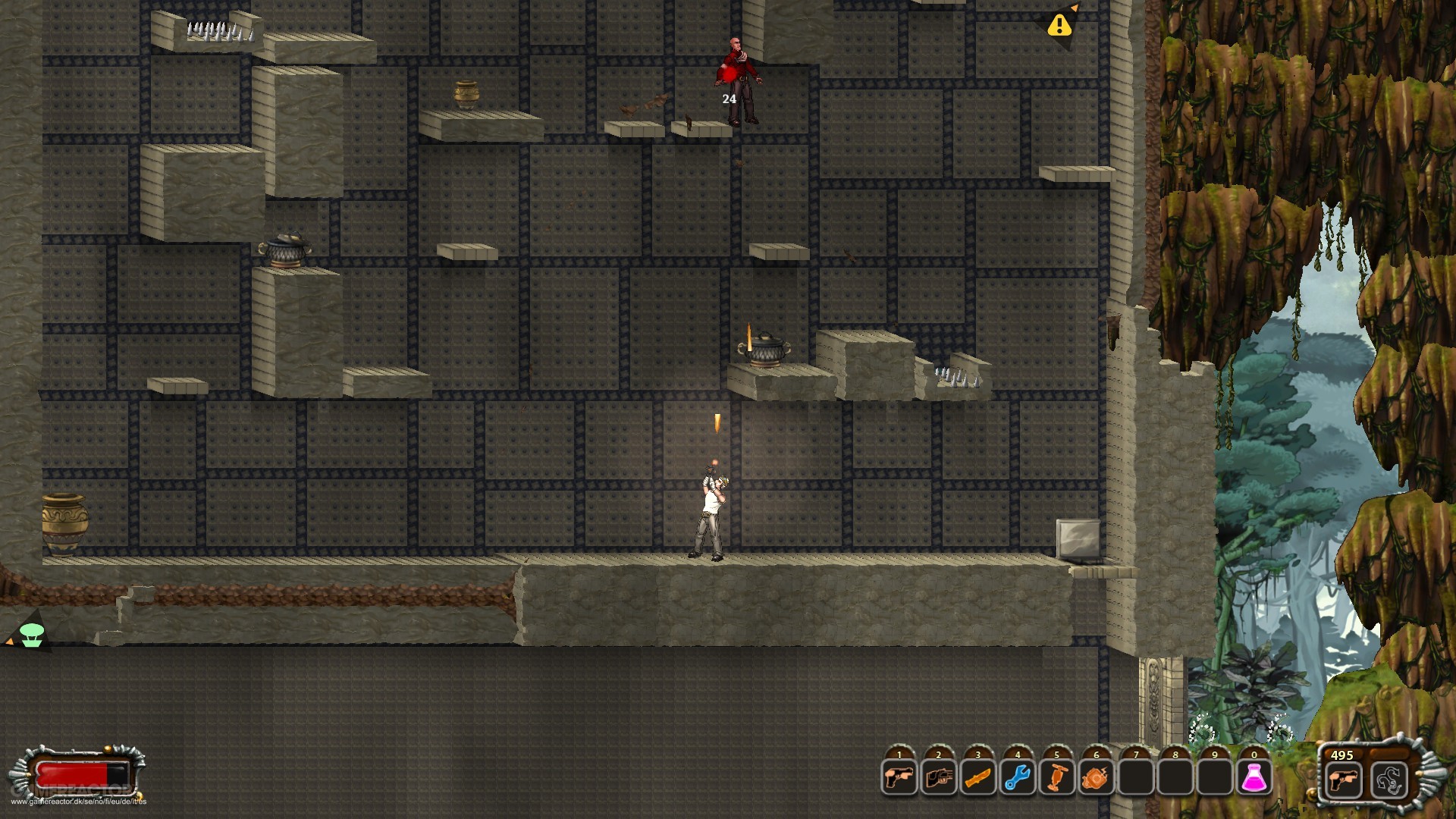The height and width of the screenshot is (819, 1456).
Task: Click the green airship waypoint marker
Action: click(31, 634)
